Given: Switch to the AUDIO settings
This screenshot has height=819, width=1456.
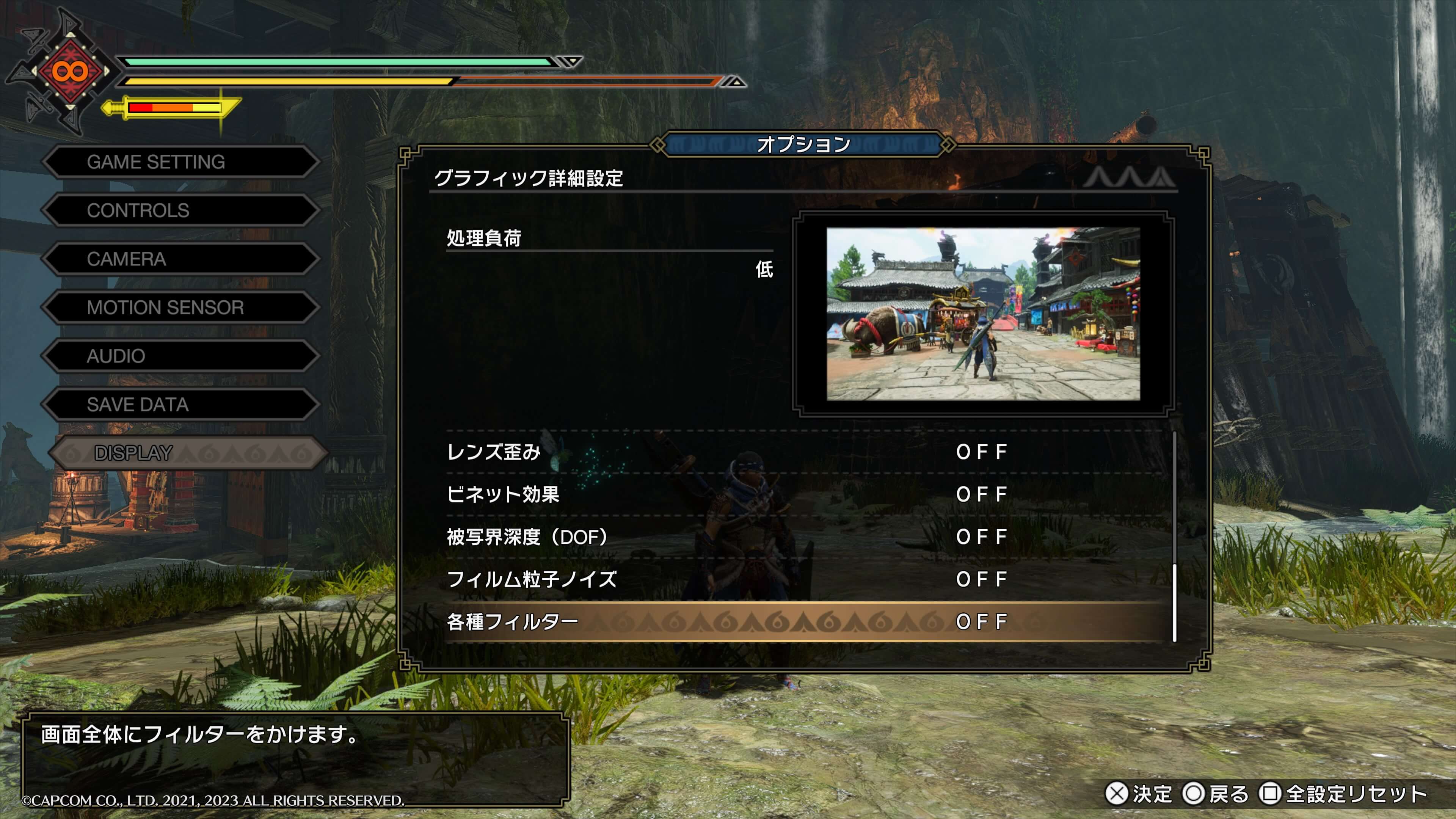Looking at the screenshot, I should 180,357.
